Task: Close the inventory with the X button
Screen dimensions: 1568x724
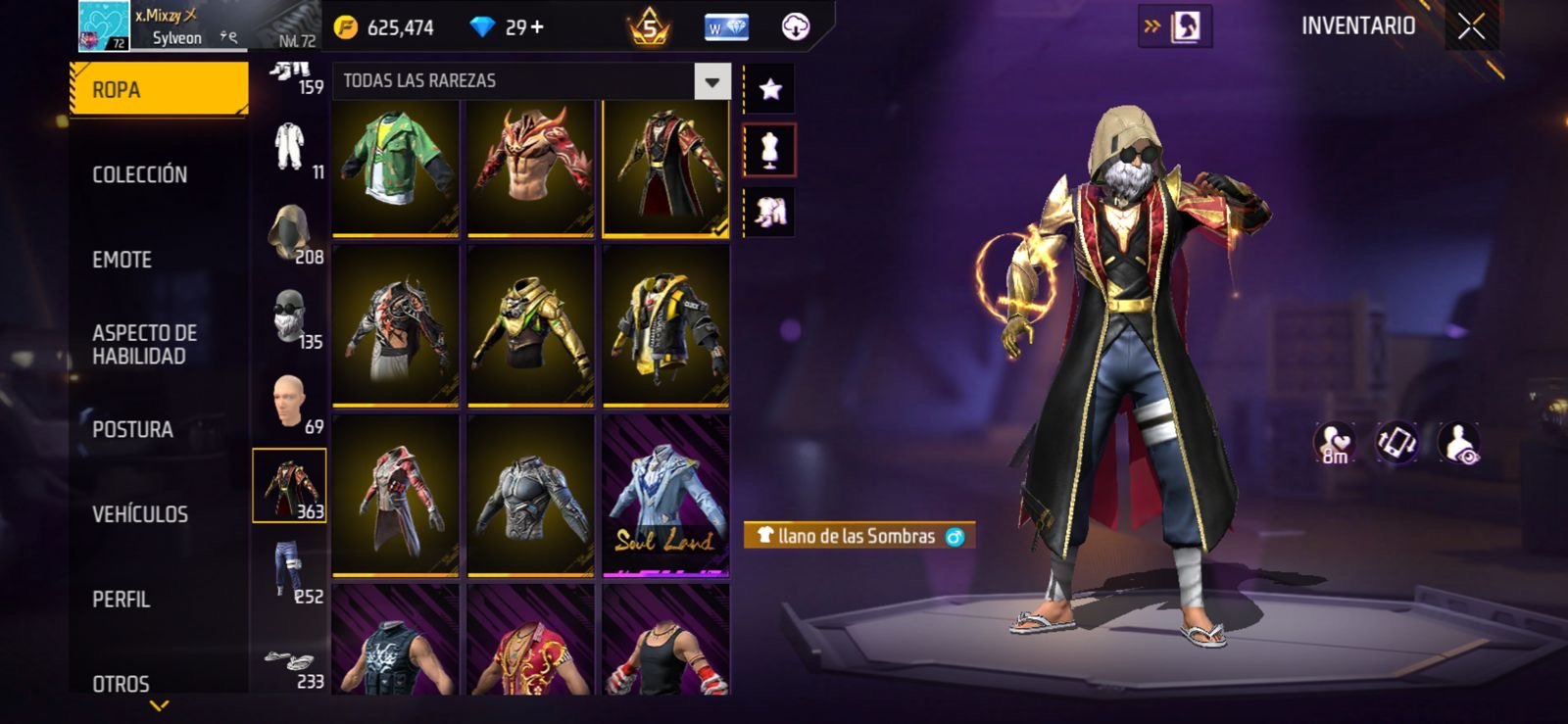Action: 1470,26
